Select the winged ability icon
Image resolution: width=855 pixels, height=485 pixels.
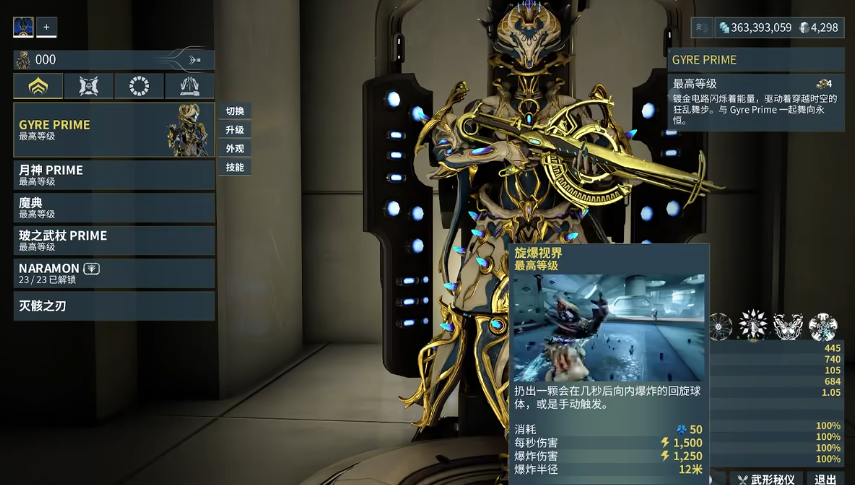click(x=787, y=325)
